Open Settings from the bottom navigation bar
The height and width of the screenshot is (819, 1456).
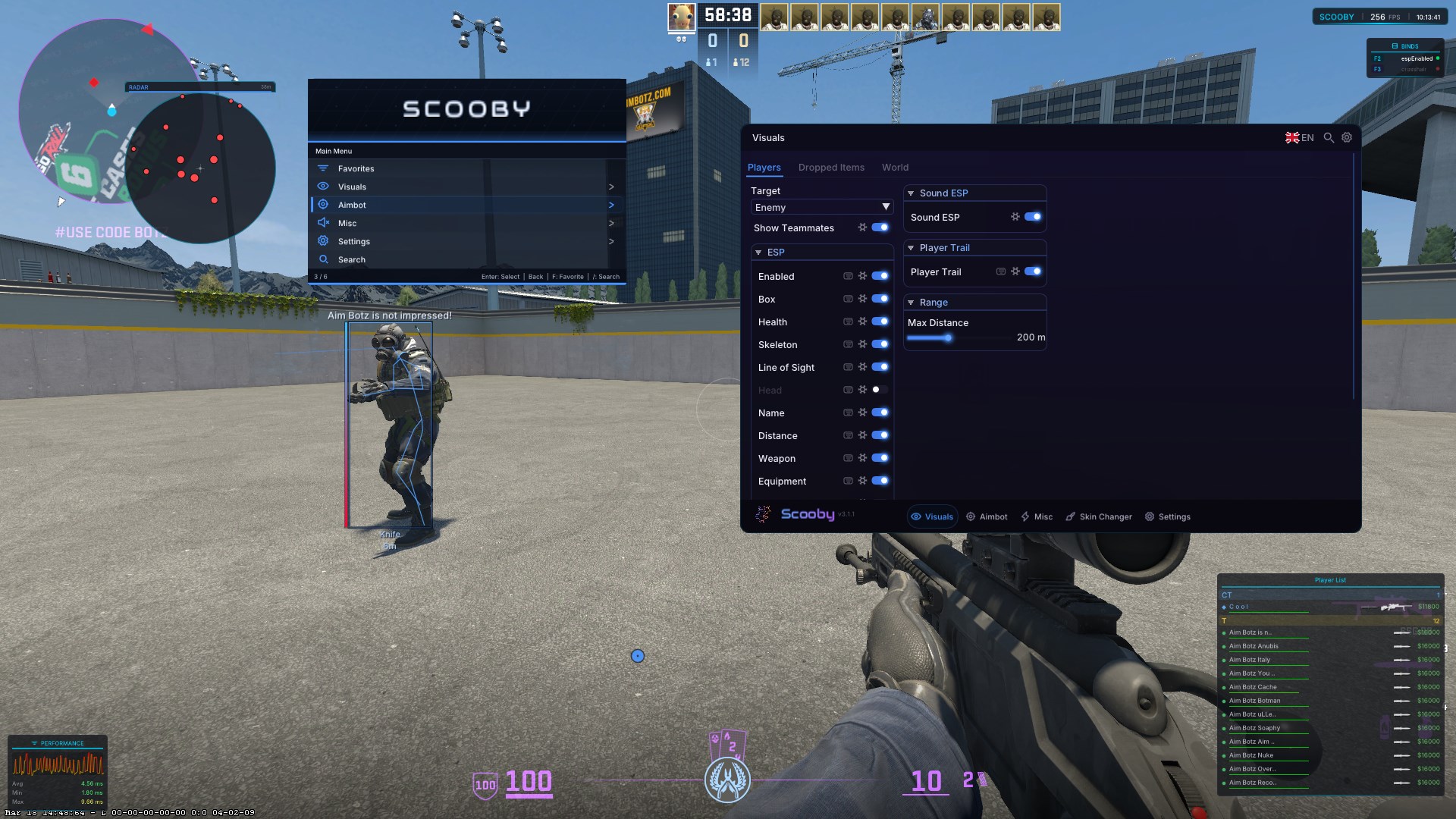tap(1168, 516)
